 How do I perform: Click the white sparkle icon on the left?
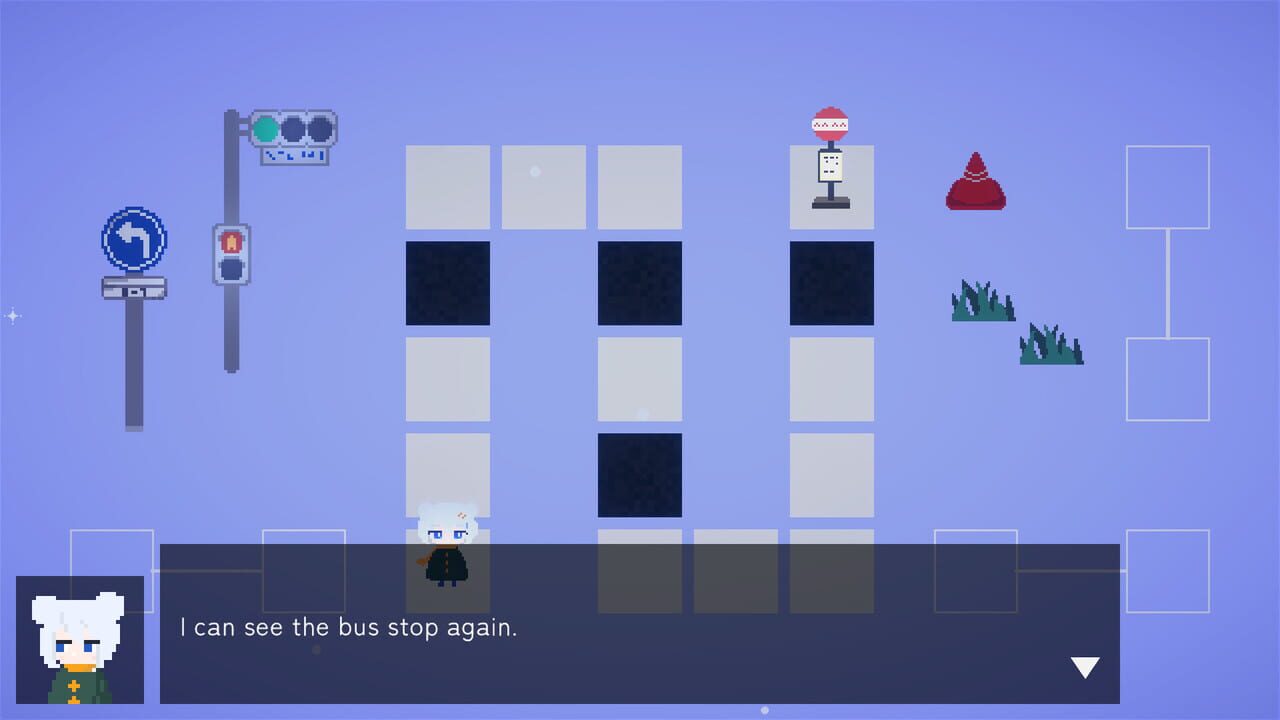click(x=13, y=316)
